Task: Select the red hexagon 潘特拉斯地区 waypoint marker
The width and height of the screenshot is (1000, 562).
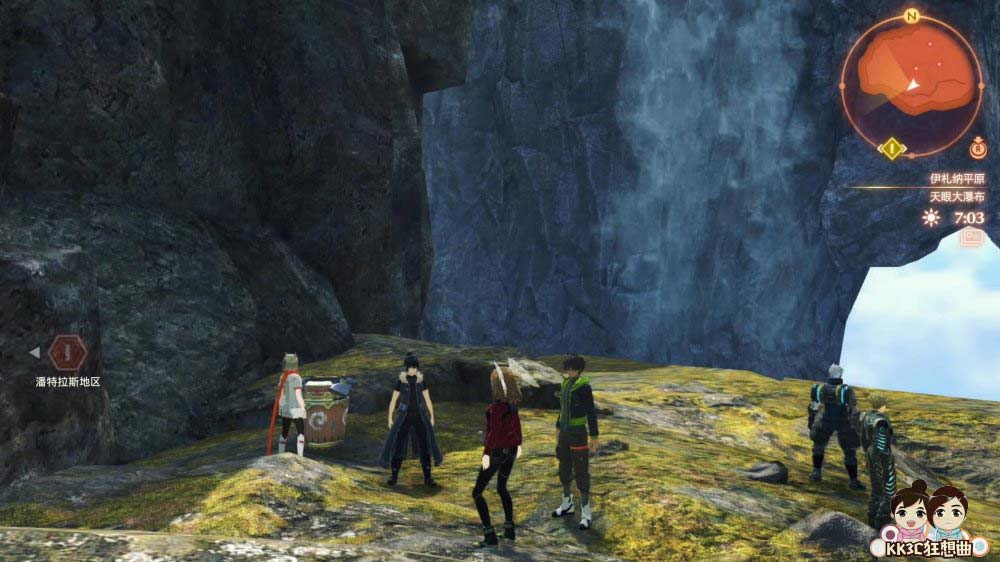Action: [x=67, y=352]
